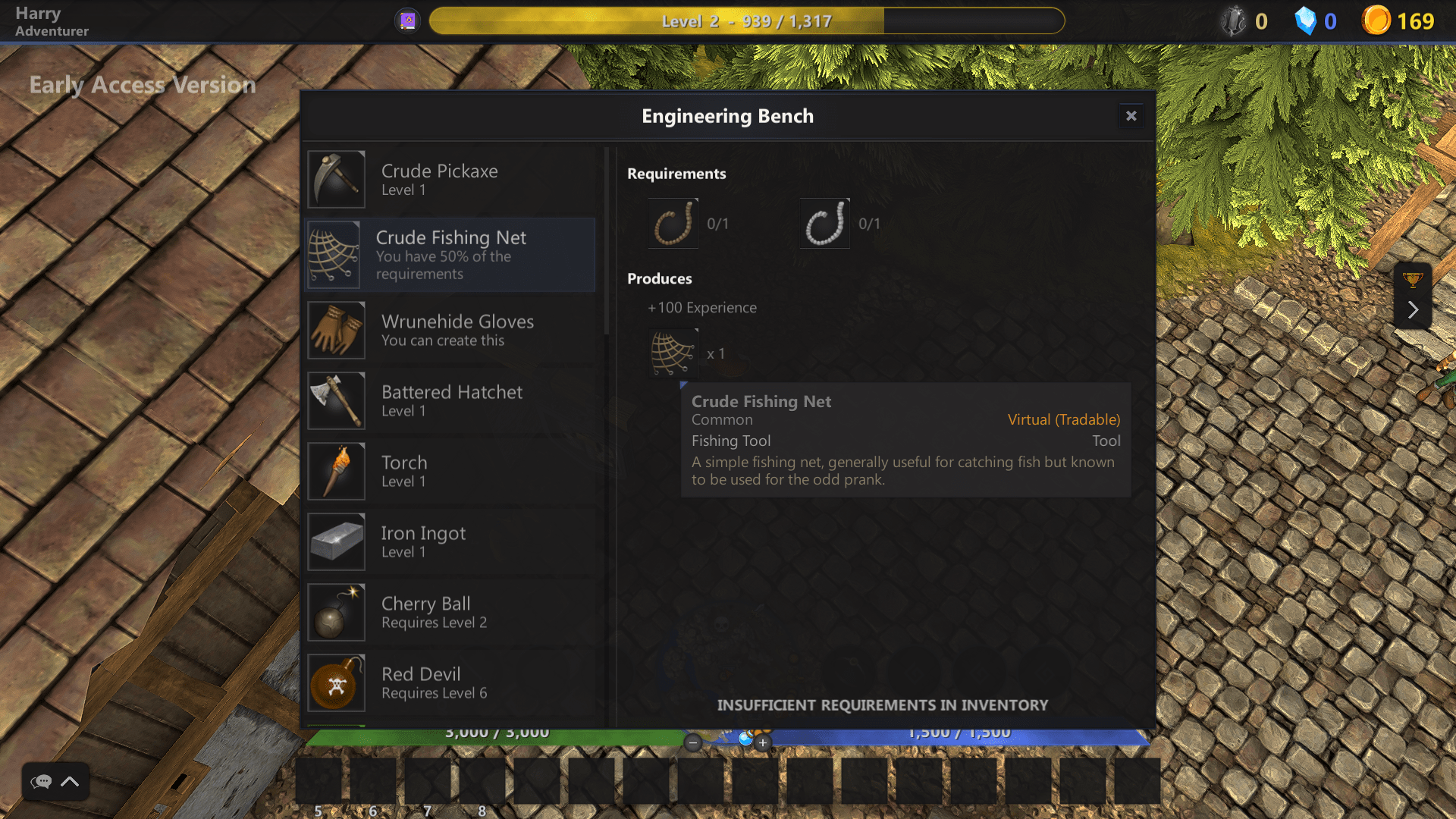Click the Battered Hatchet recipe icon

336,400
